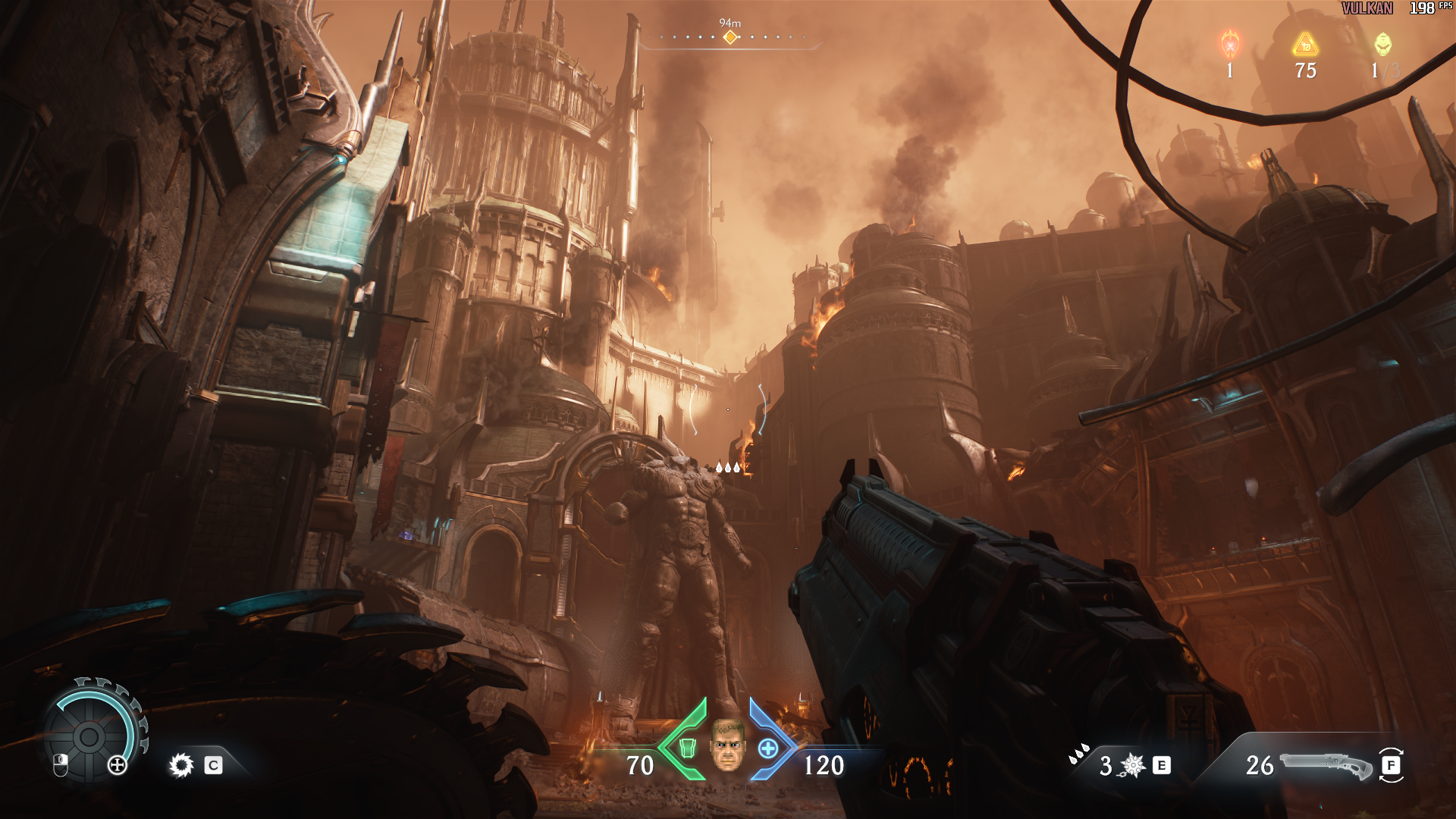1456x819 pixels.
Task: Select the green Slayer helmet icon
Action: point(1383,44)
